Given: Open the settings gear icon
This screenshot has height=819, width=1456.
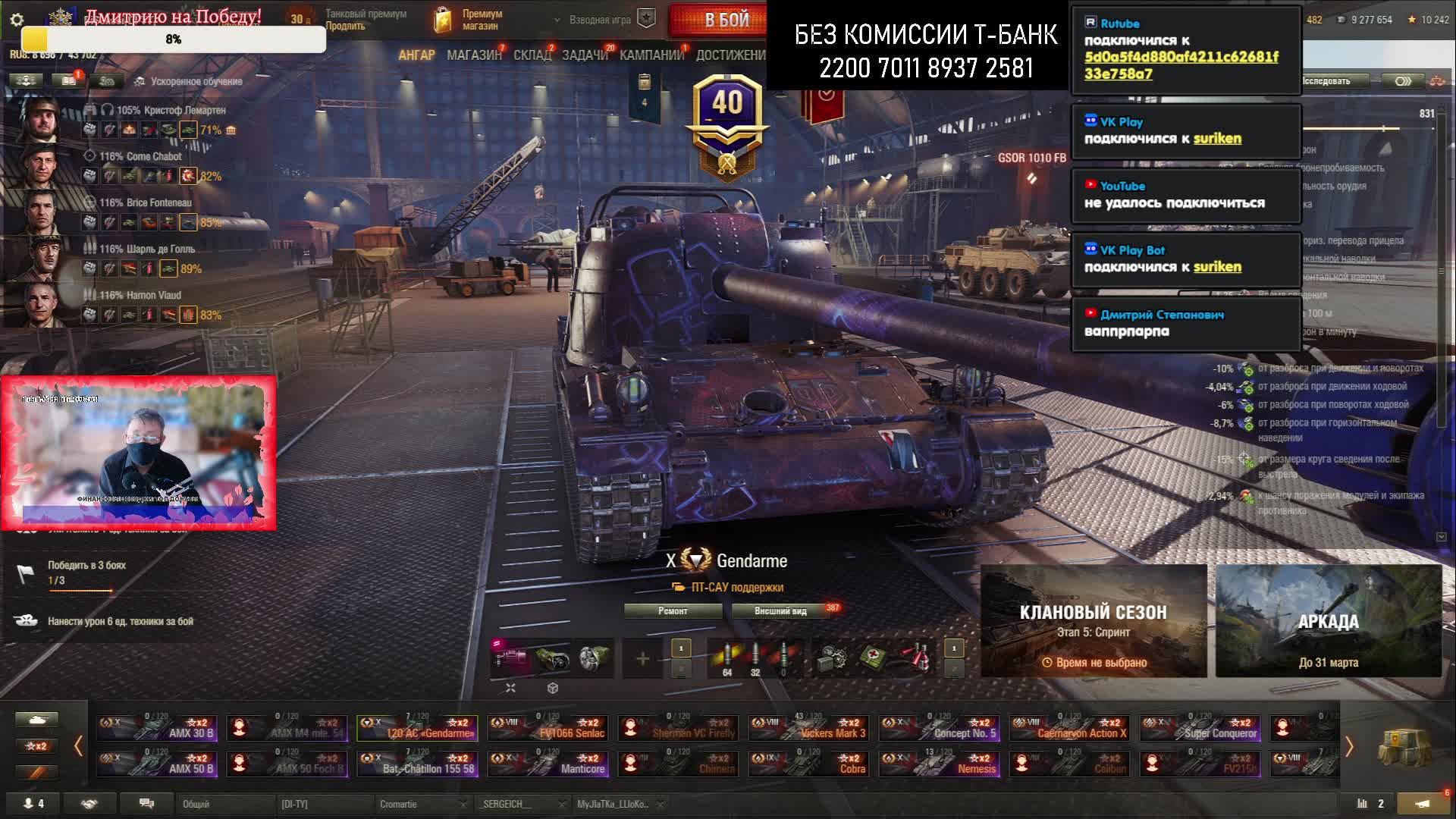Looking at the screenshot, I should [17, 20].
